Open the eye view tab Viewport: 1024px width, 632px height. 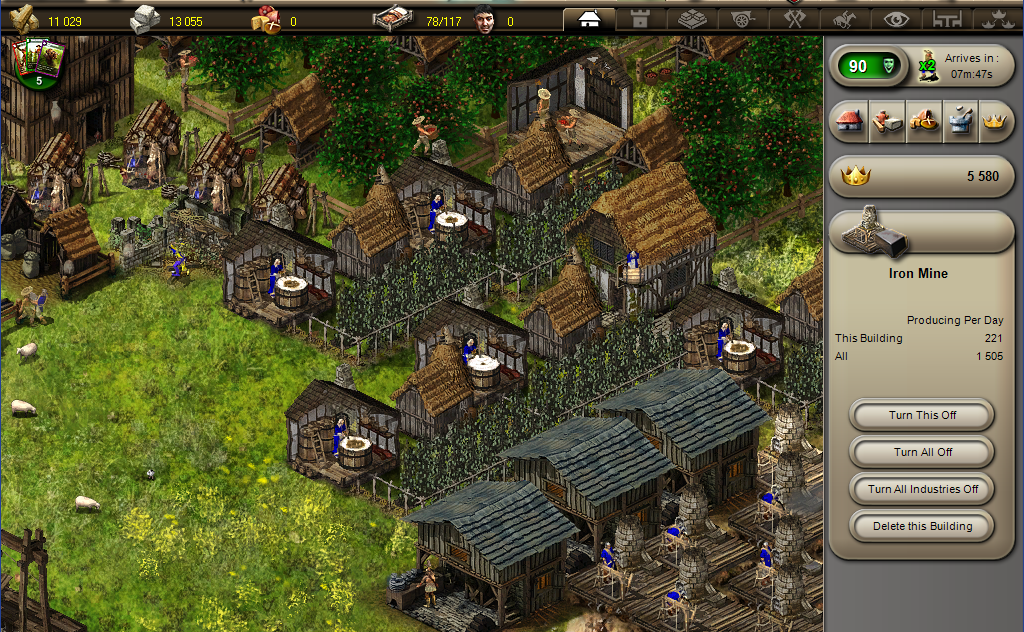pos(897,19)
